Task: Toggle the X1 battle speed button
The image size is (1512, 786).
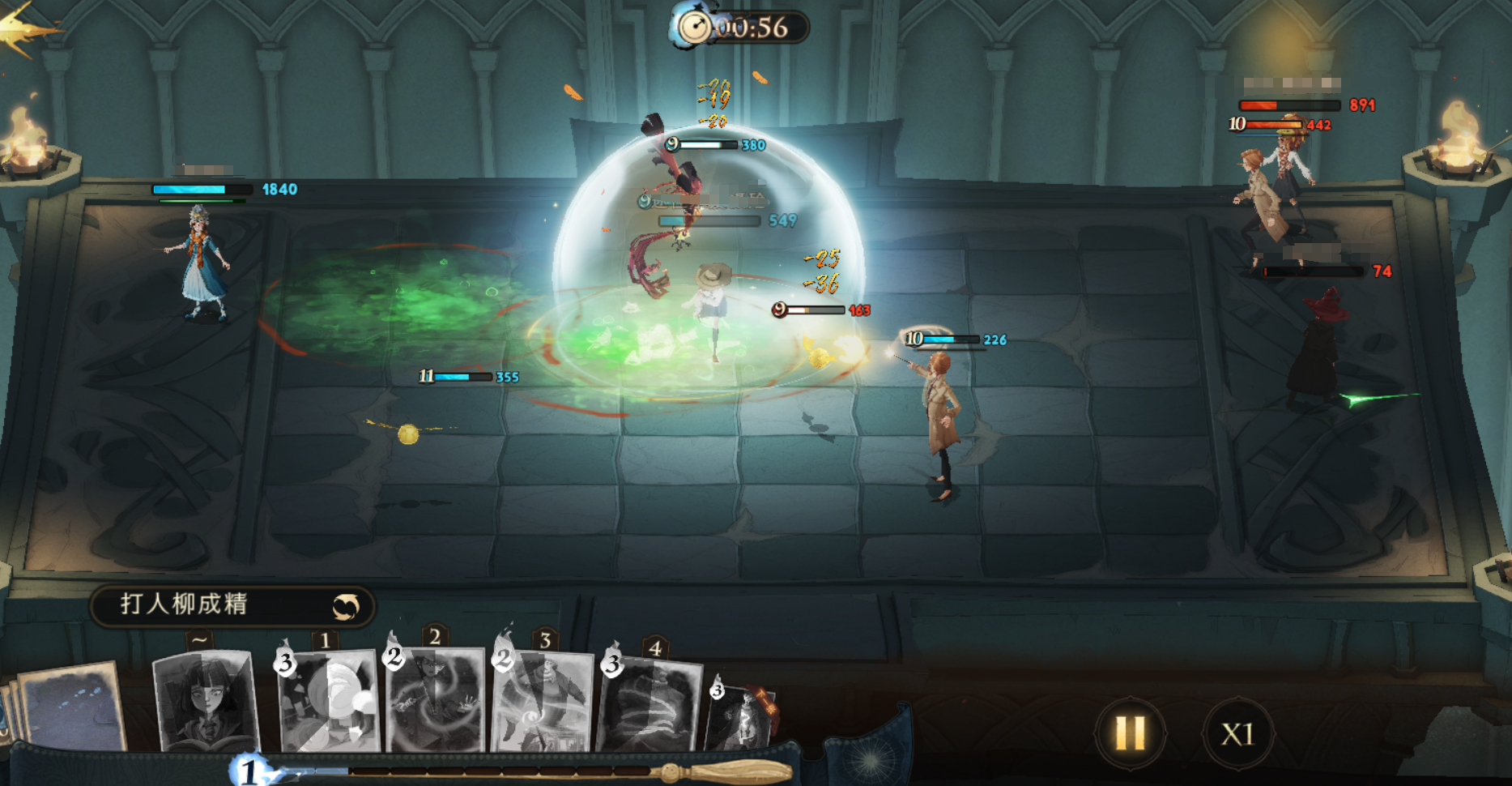Action: coord(1237,734)
